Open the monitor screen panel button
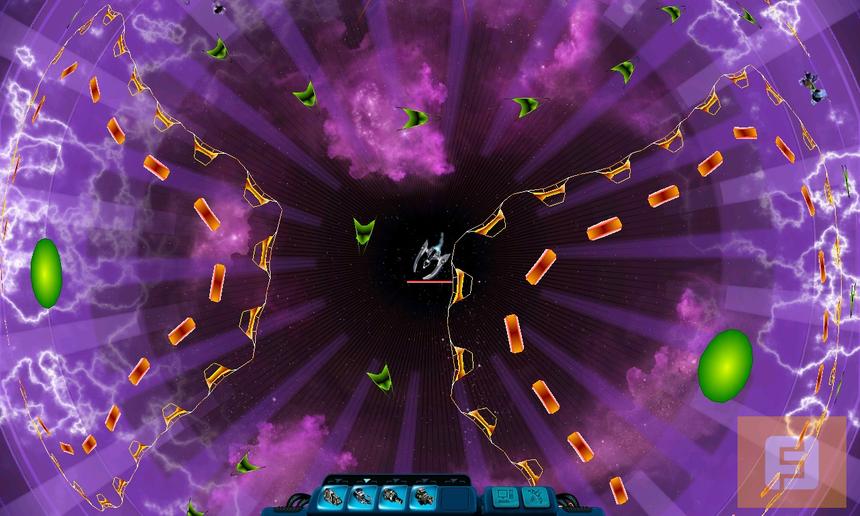Screen dimensions: 860x516 coord(502,495)
